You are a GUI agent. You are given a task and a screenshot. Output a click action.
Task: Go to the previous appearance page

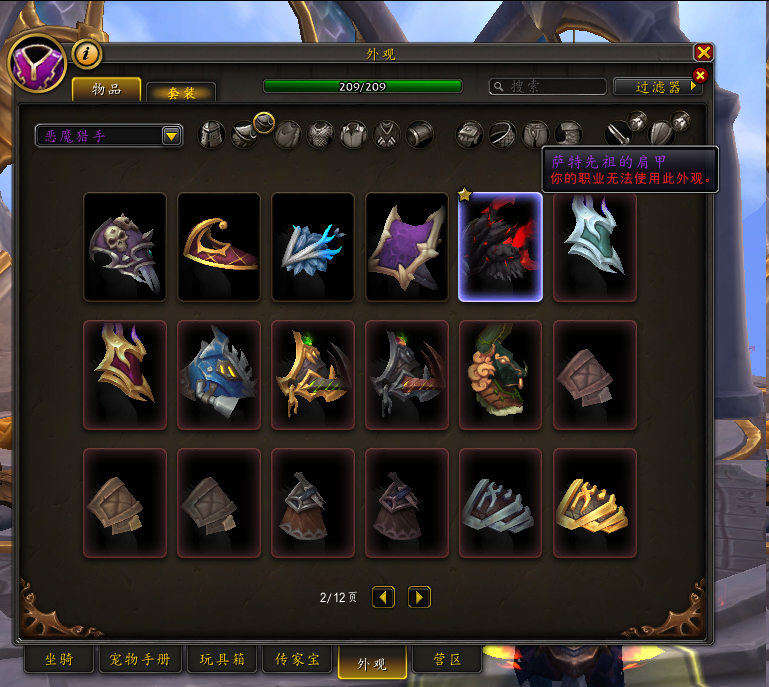coord(383,597)
